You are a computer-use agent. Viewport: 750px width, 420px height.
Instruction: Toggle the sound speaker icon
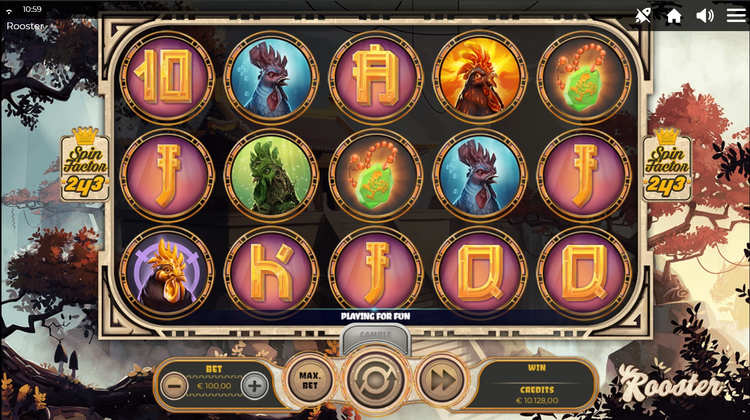pyautogui.click(x=705, y=15)
